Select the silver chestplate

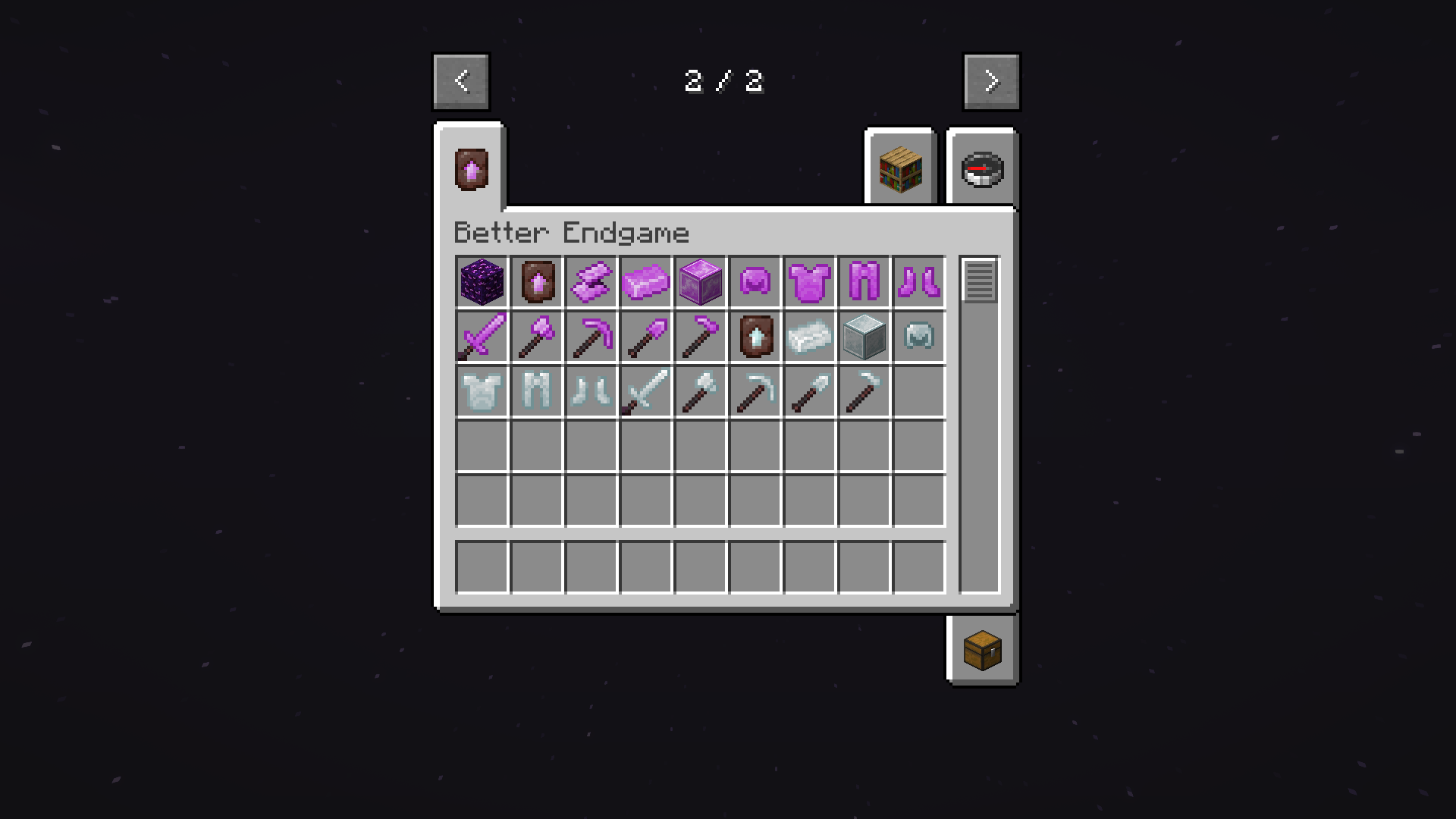point(482,391)
